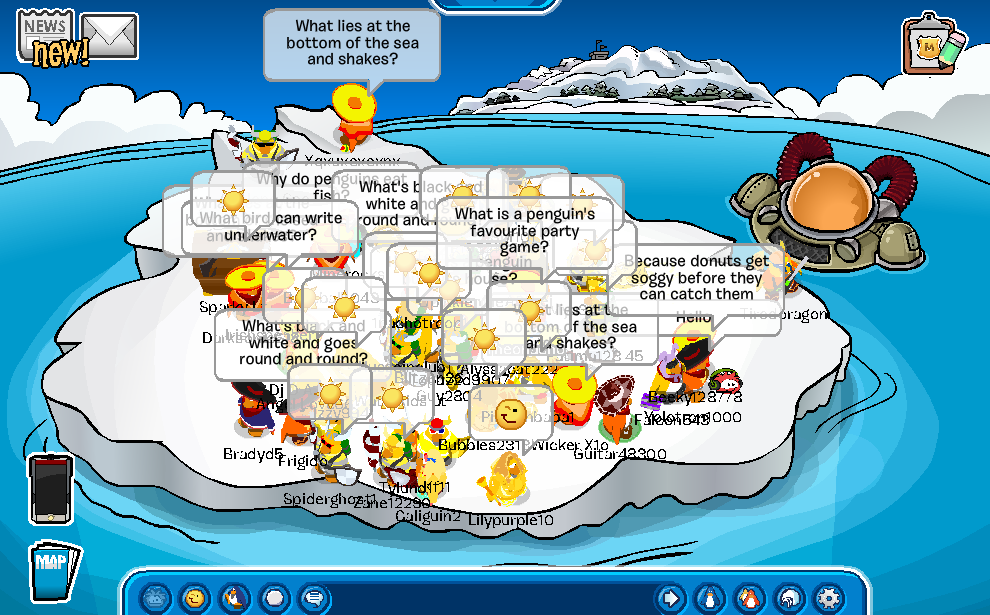Open the island map
Image resolution: width=990 pixels, height=615 pixels.
point(53,572)
